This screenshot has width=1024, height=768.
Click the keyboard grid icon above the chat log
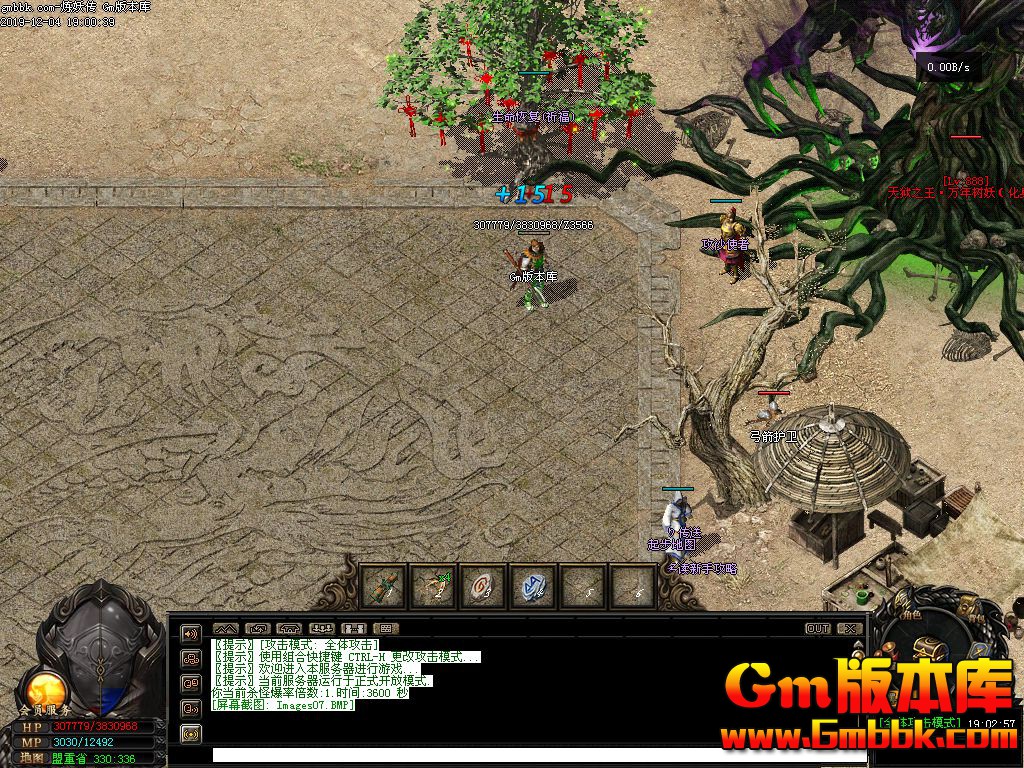pos(387,629)
